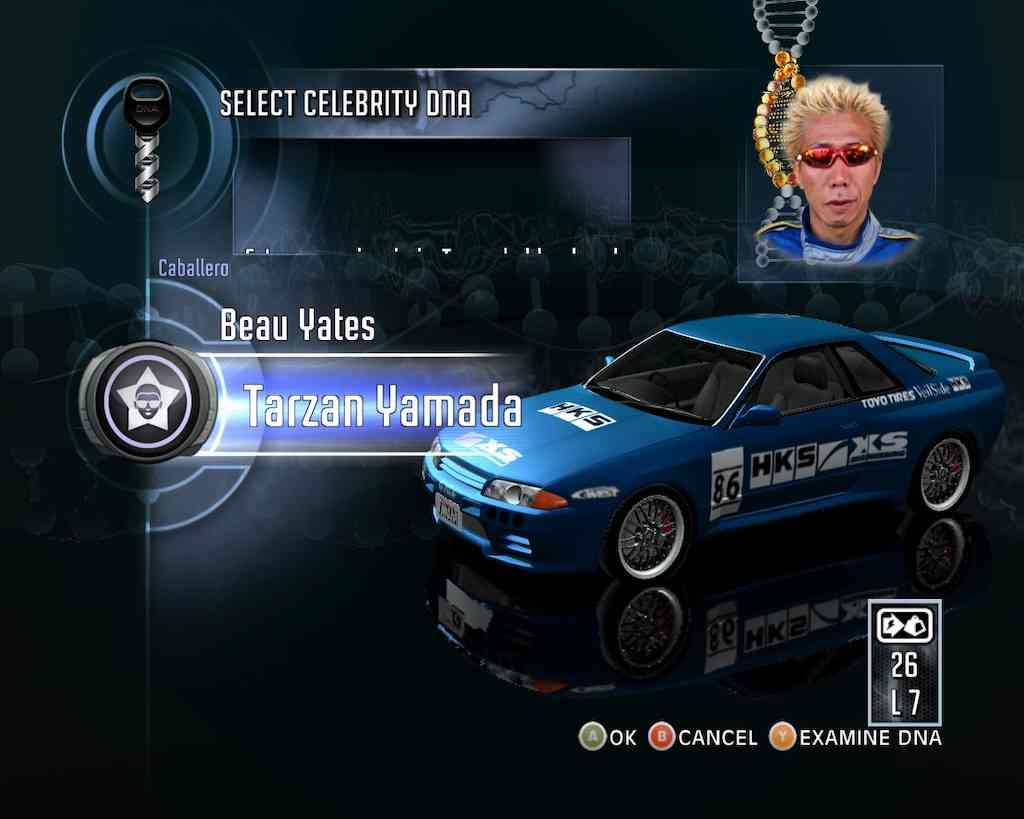Click the DNA key icon

pyautogui.click(x=147, y=138)
